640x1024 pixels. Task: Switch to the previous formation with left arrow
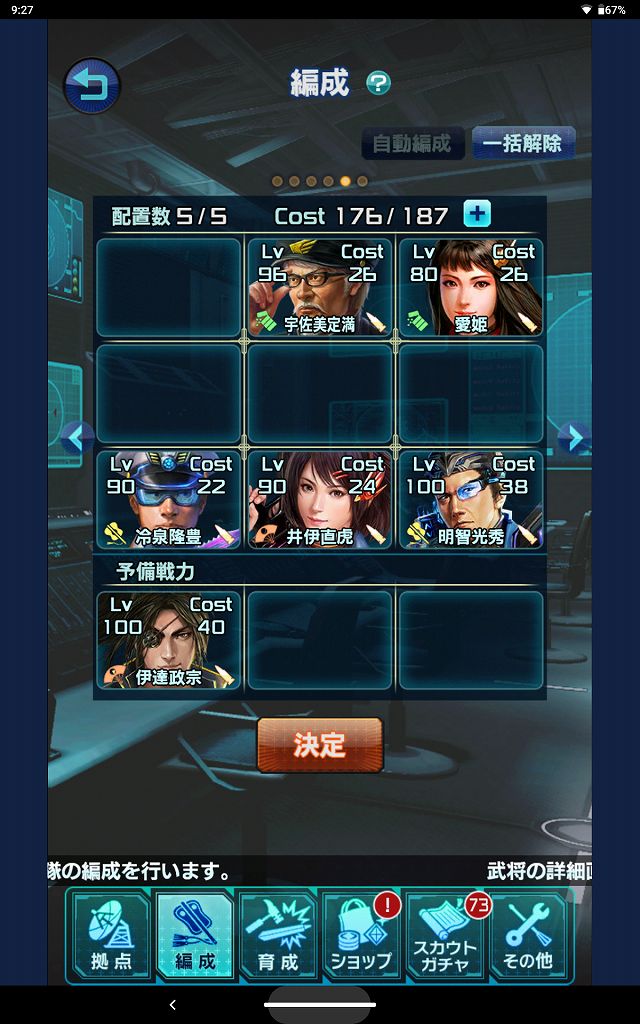(77, 437)
